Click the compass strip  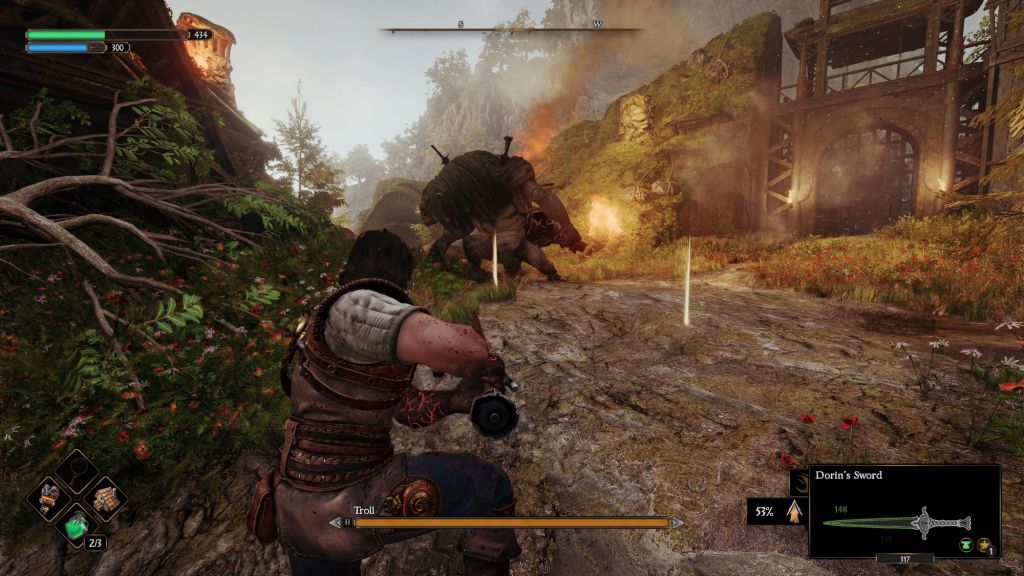click(x=511, y=29)
